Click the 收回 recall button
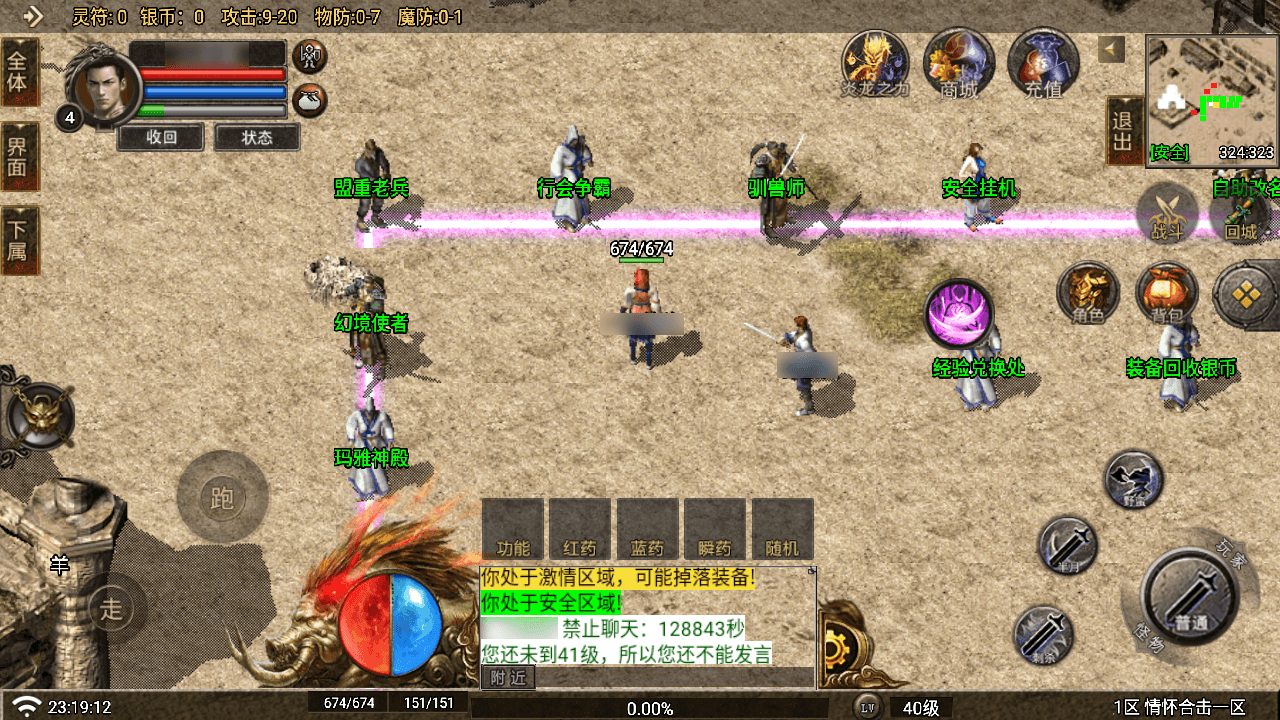The height and width of the screenshot is (720, 1280). coord(161,137)
